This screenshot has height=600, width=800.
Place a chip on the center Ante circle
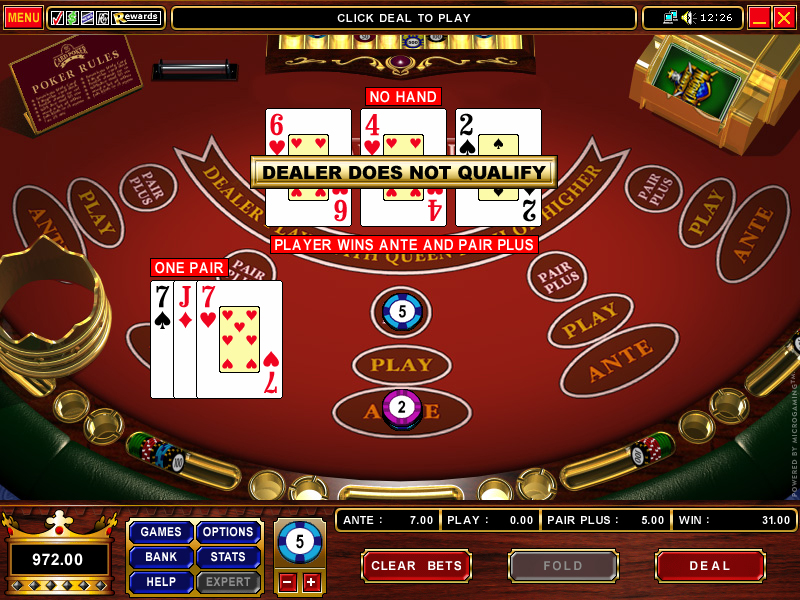(402, 410)
